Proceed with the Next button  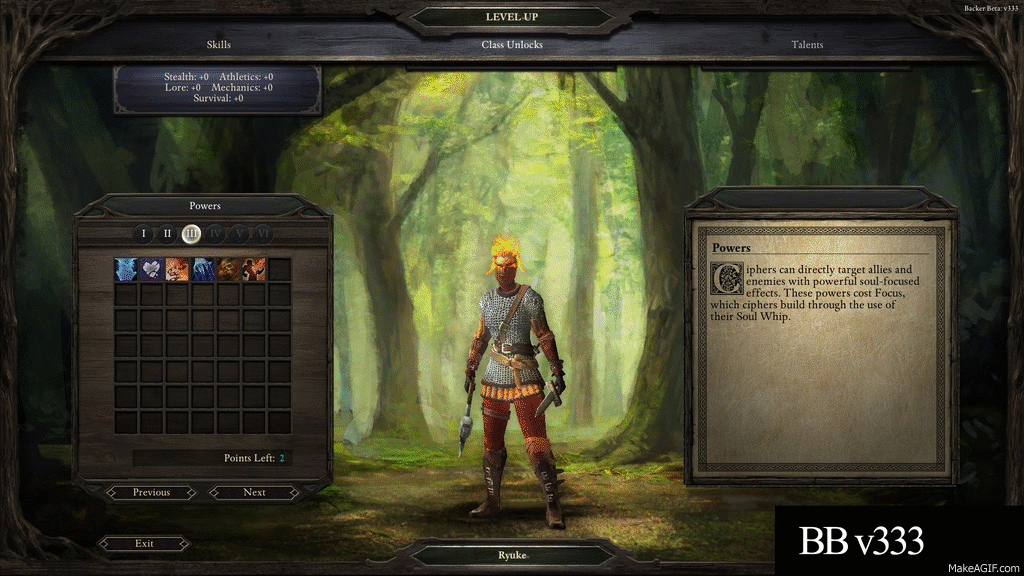tap(254, 492)
